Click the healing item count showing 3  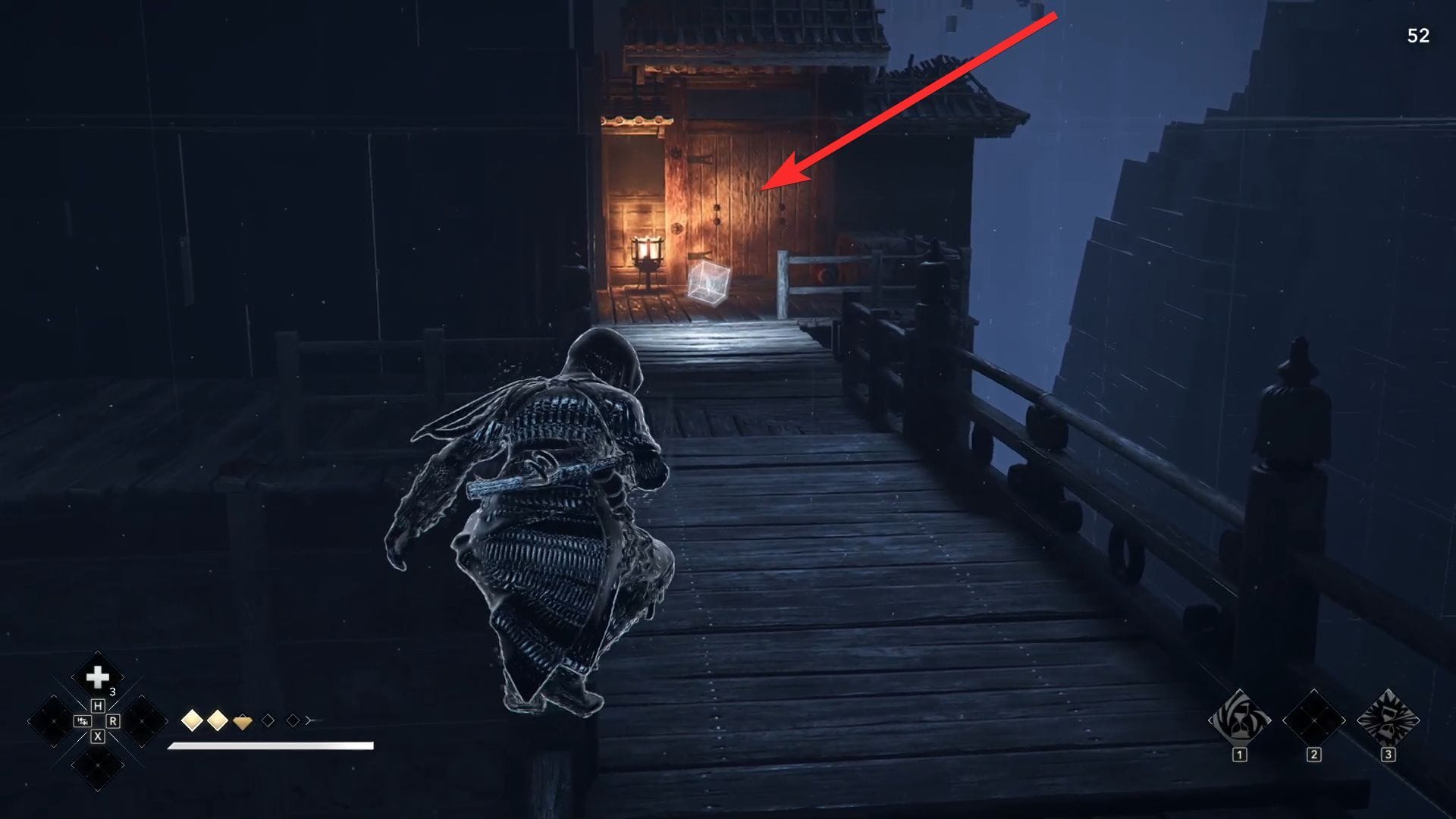pos(112,691)
